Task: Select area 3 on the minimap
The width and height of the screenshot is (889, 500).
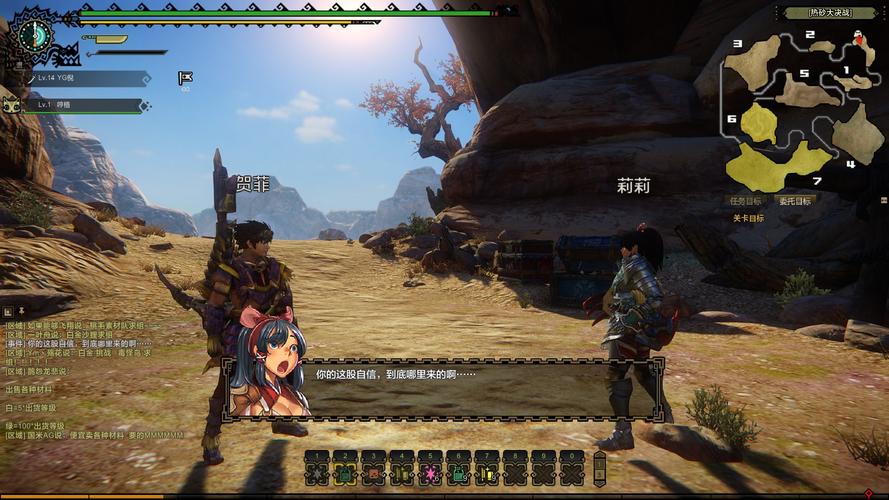Action: click(x=752, y=62)
